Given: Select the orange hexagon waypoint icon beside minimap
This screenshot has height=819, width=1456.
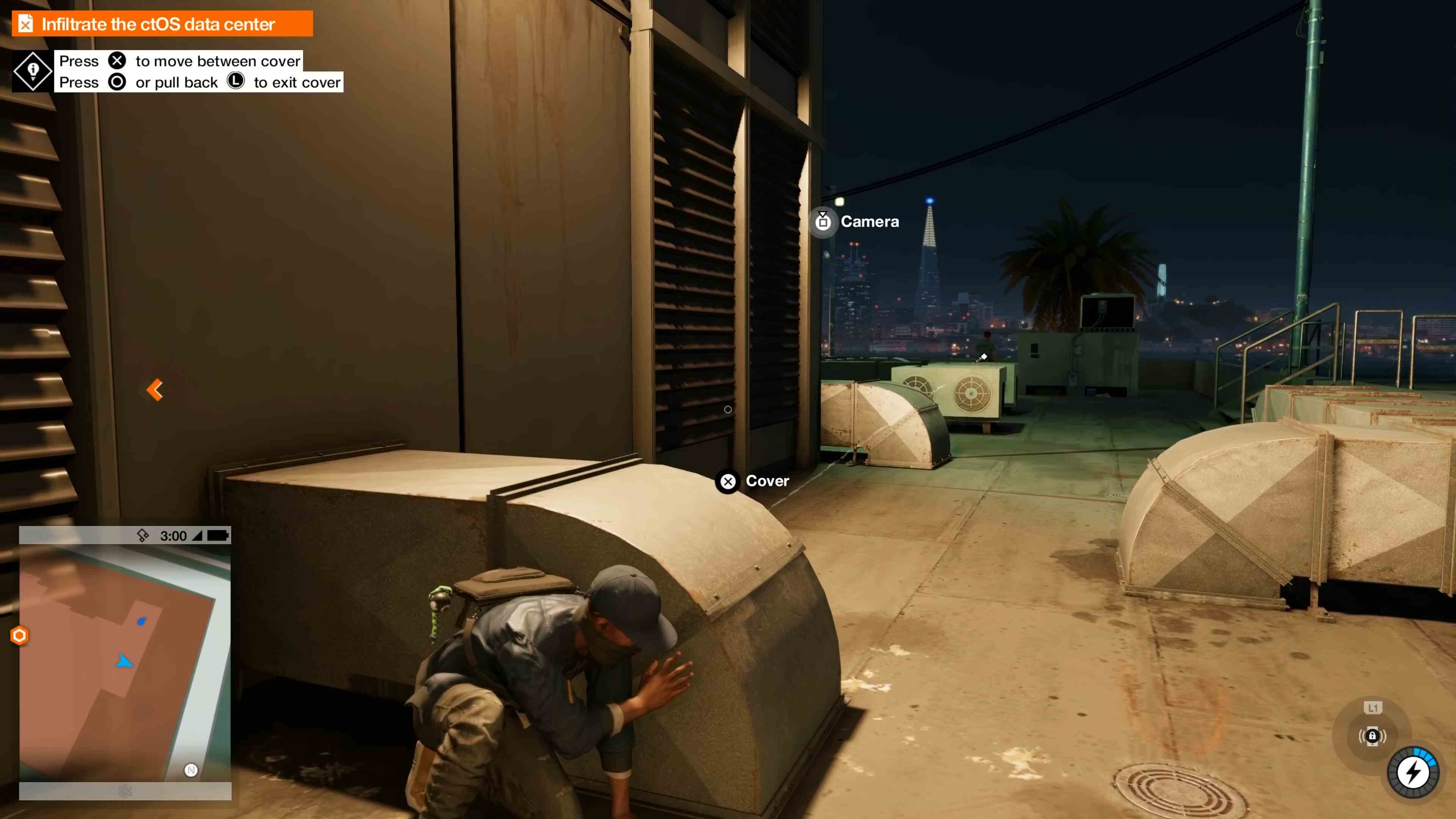Looking at the screenshot, I should [19, 635].
